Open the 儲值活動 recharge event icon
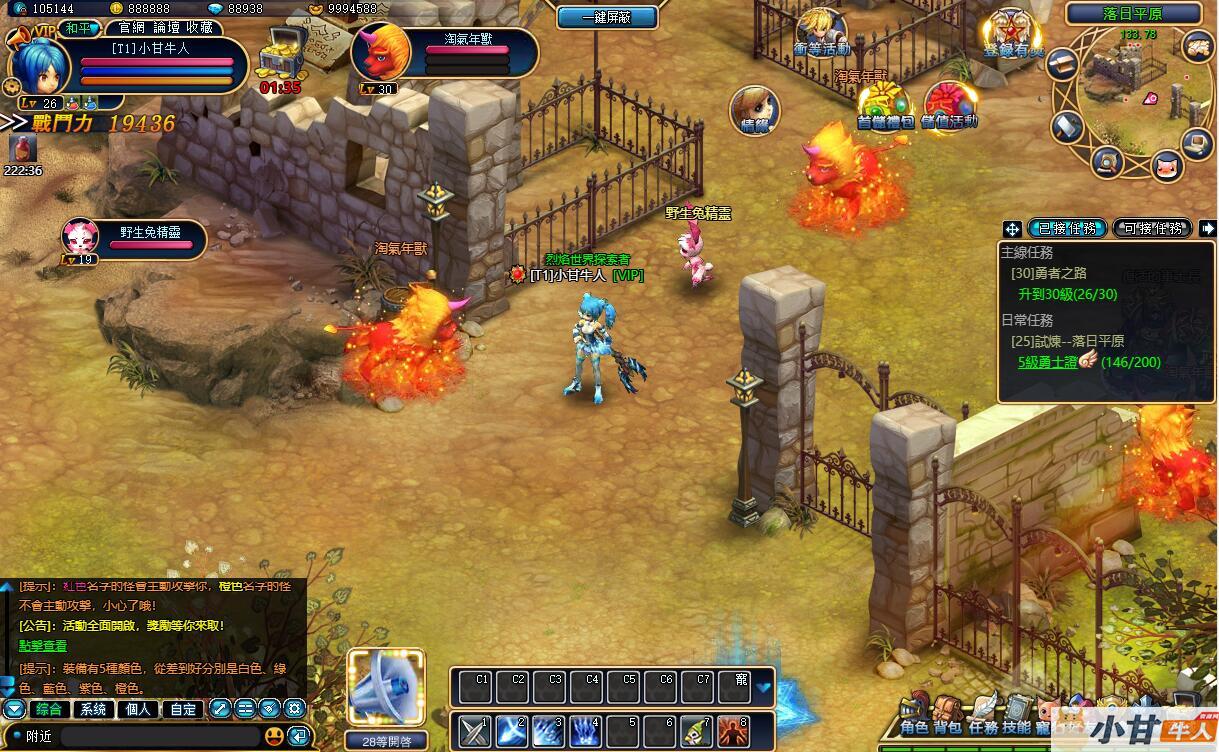The image size is (1219, 752). click(947, 105)
